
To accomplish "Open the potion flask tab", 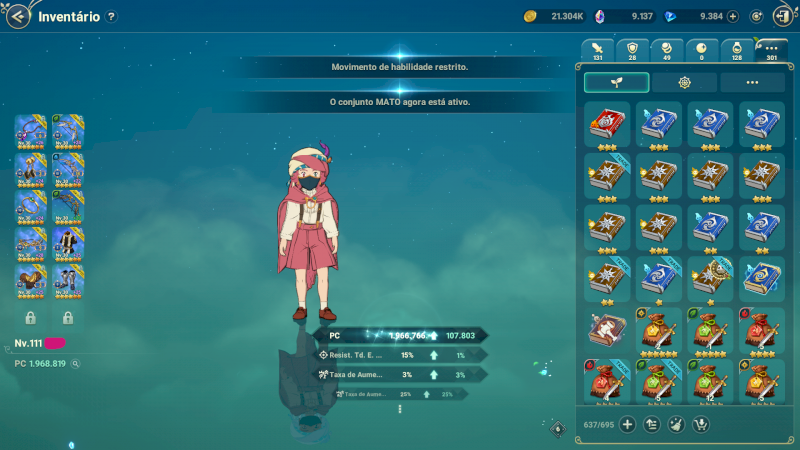I will click(737, 50).
